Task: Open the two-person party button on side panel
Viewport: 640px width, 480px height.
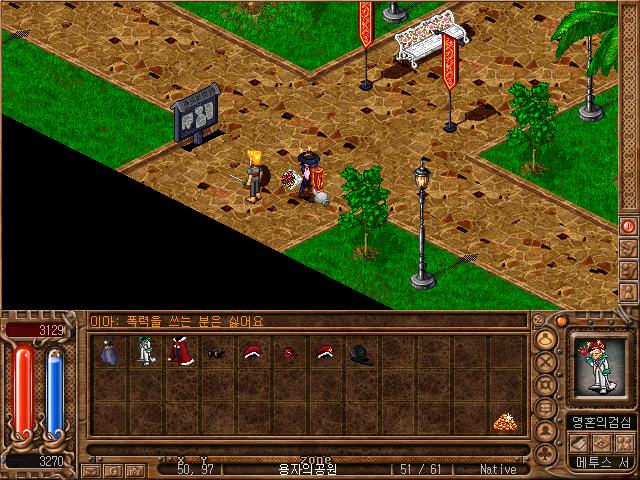Action: tap(628, 270)
